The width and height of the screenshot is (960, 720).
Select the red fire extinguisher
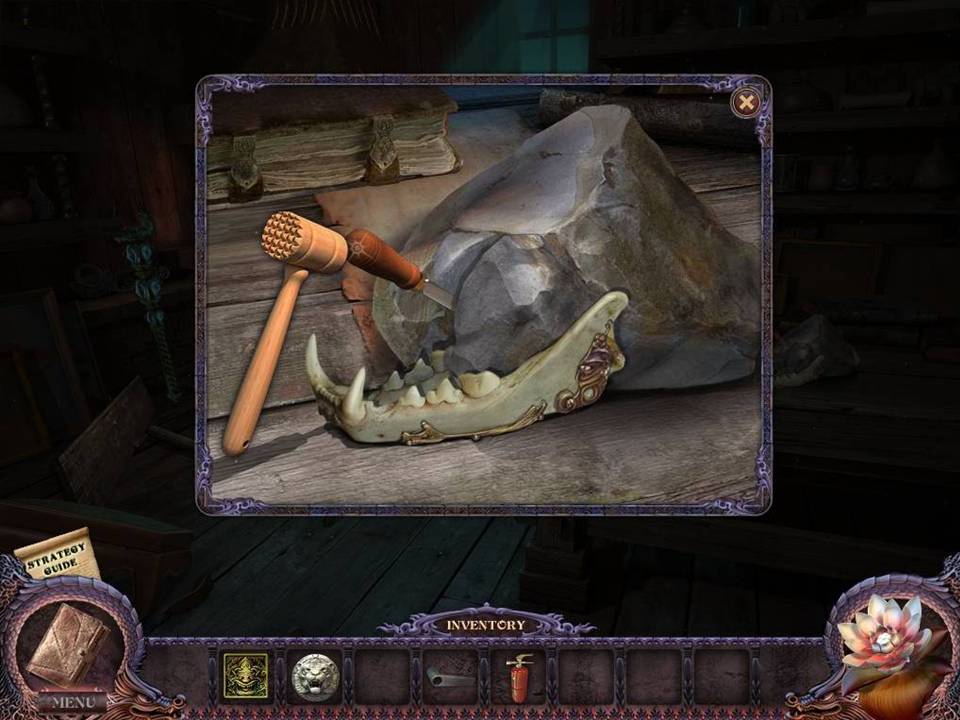coord(518,677)
